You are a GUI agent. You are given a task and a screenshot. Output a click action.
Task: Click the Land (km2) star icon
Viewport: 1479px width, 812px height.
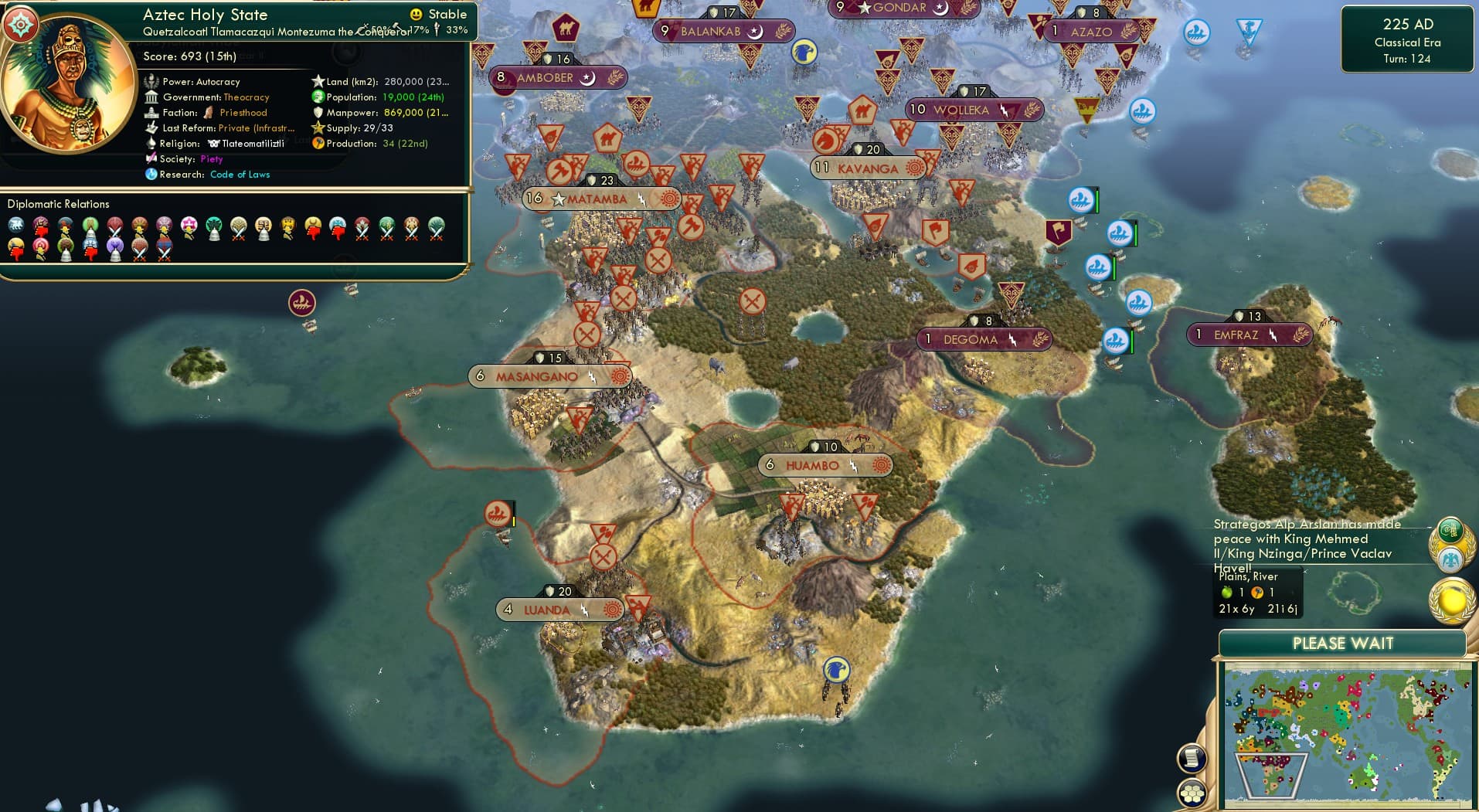pos(317,80)
